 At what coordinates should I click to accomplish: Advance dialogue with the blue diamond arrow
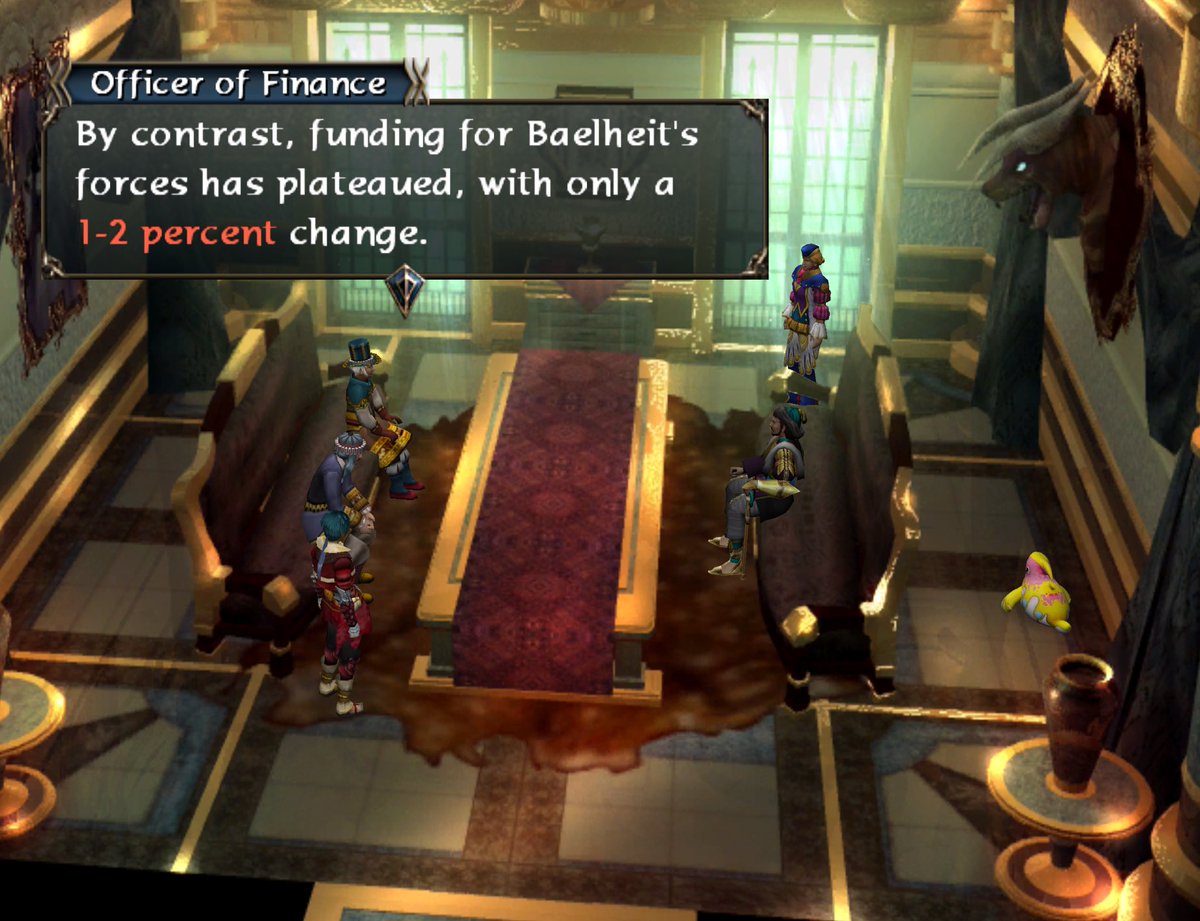pyautogui.click(x=405, y=290)
